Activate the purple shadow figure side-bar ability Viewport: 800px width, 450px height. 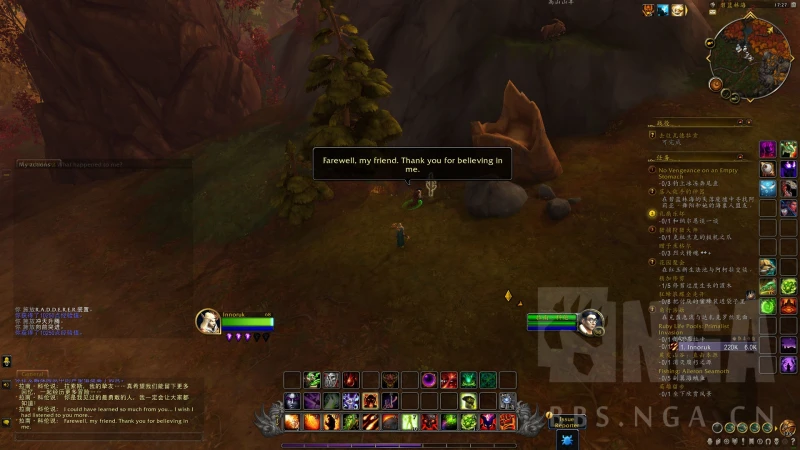click(x=768, y=150)
